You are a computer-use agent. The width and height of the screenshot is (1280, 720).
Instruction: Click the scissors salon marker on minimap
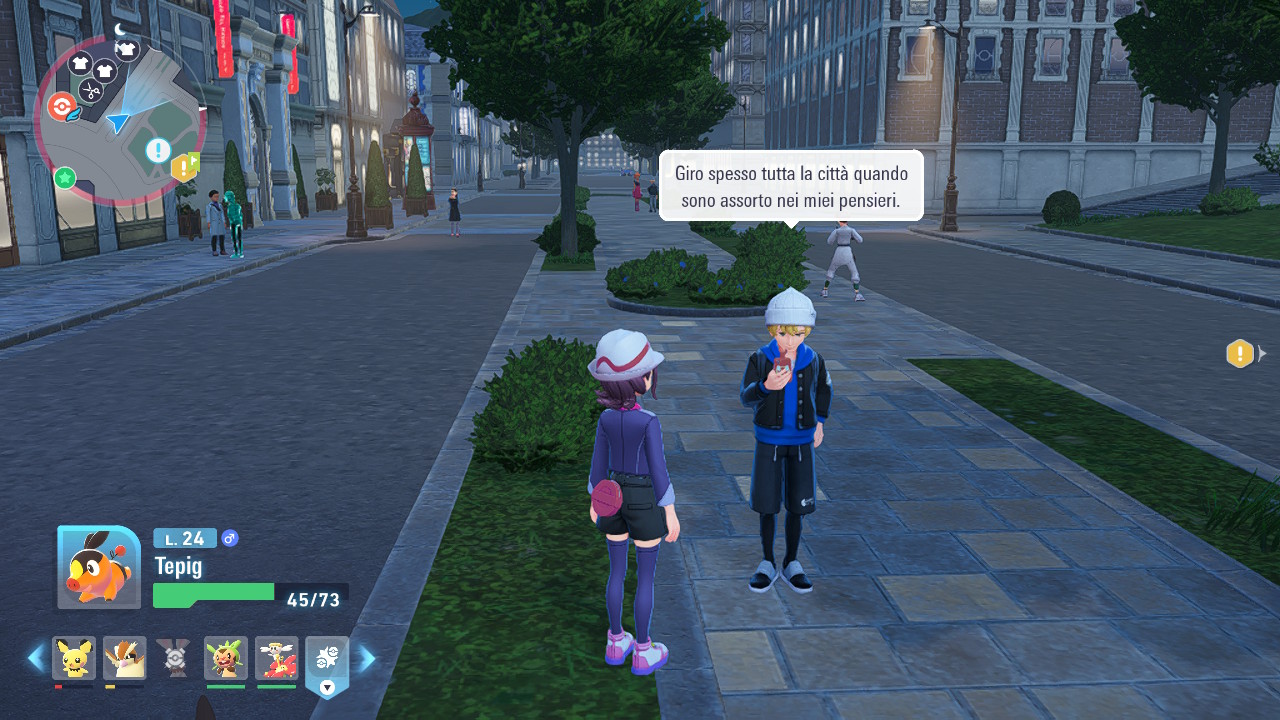click(91, 90)
